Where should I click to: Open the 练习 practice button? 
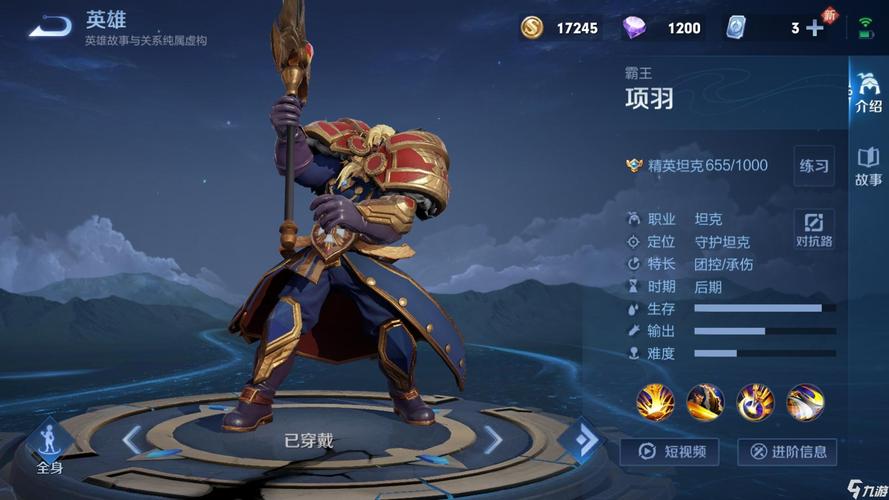(814, 166)
